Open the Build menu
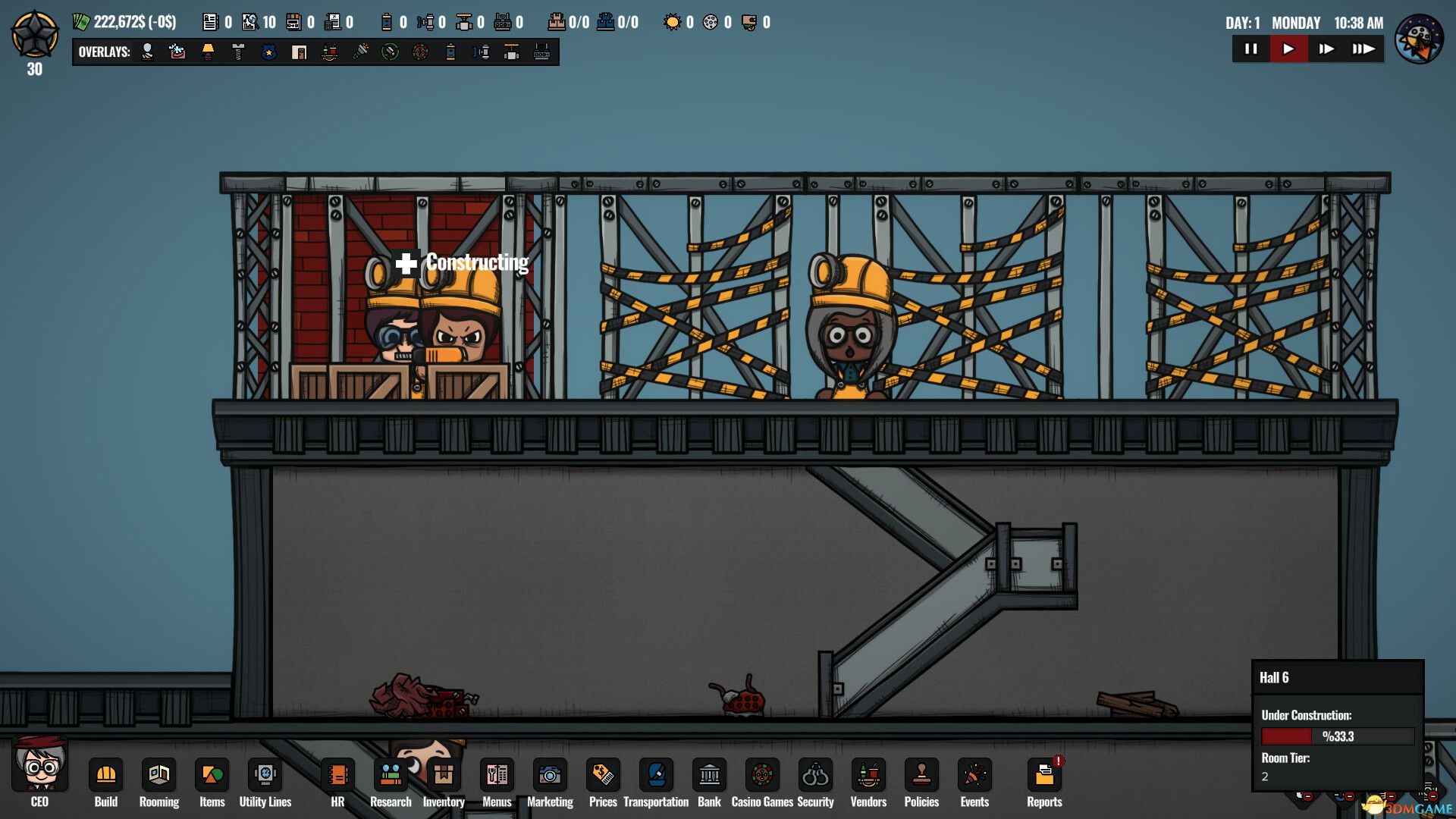The image size is (1456, 819). click(105, 776)
